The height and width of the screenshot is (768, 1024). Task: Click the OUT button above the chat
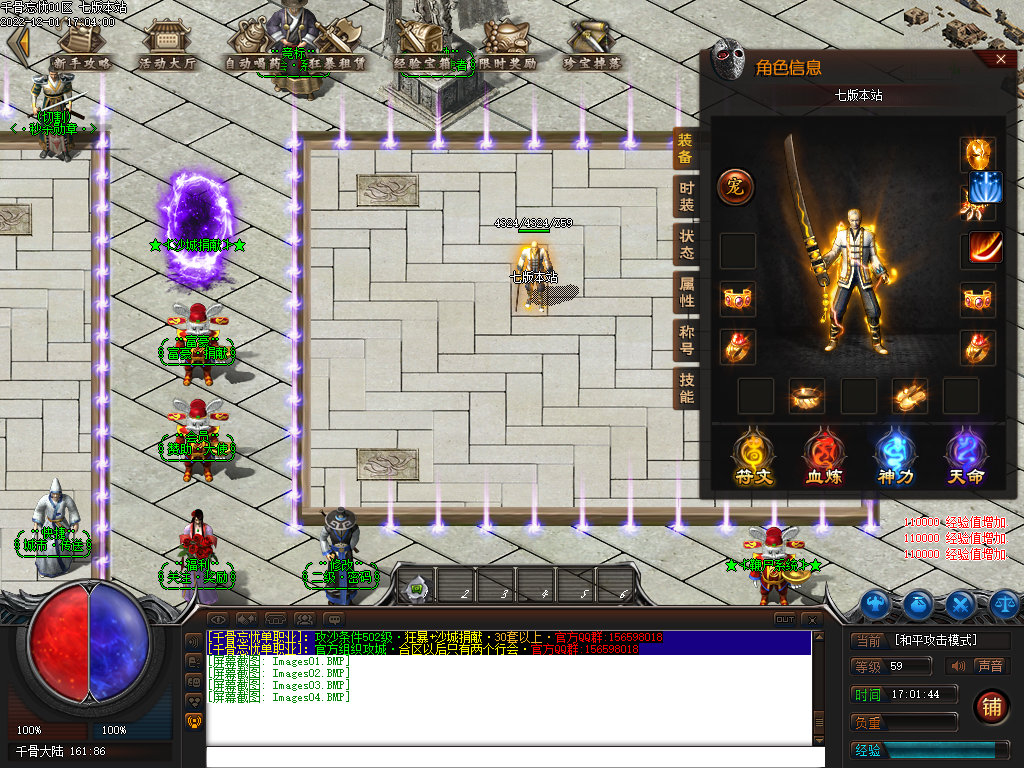click(785, 620)
